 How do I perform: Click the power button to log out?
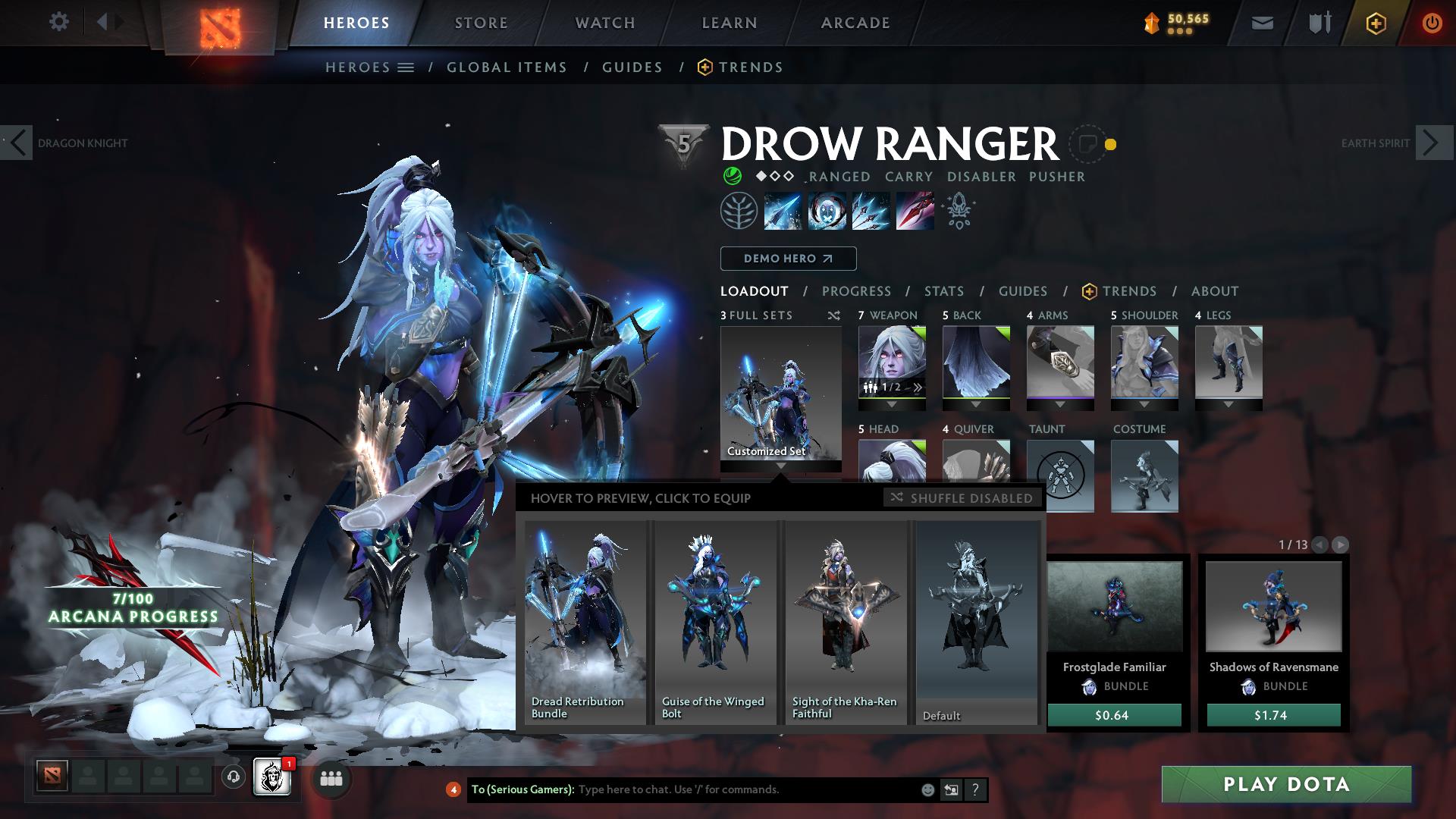click(x=1432, y=22)
